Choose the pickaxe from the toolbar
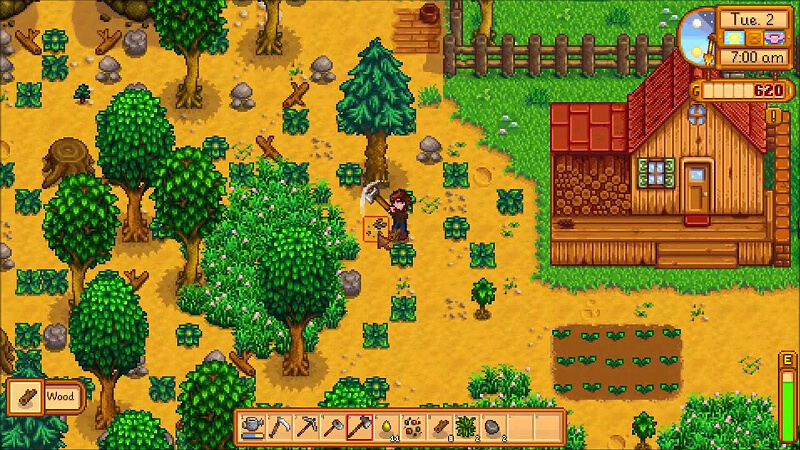Screen dimensions: 800x450 pos(305,427)
